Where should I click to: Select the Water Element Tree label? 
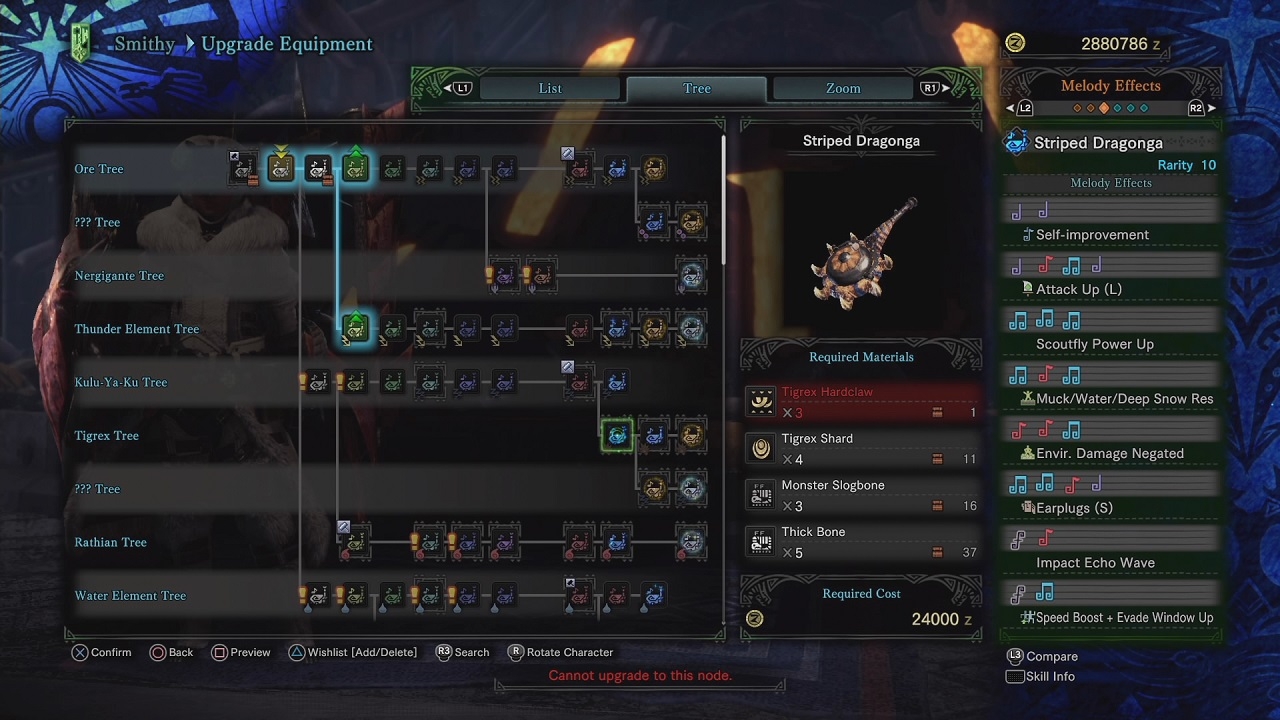[x=130, y=596]
